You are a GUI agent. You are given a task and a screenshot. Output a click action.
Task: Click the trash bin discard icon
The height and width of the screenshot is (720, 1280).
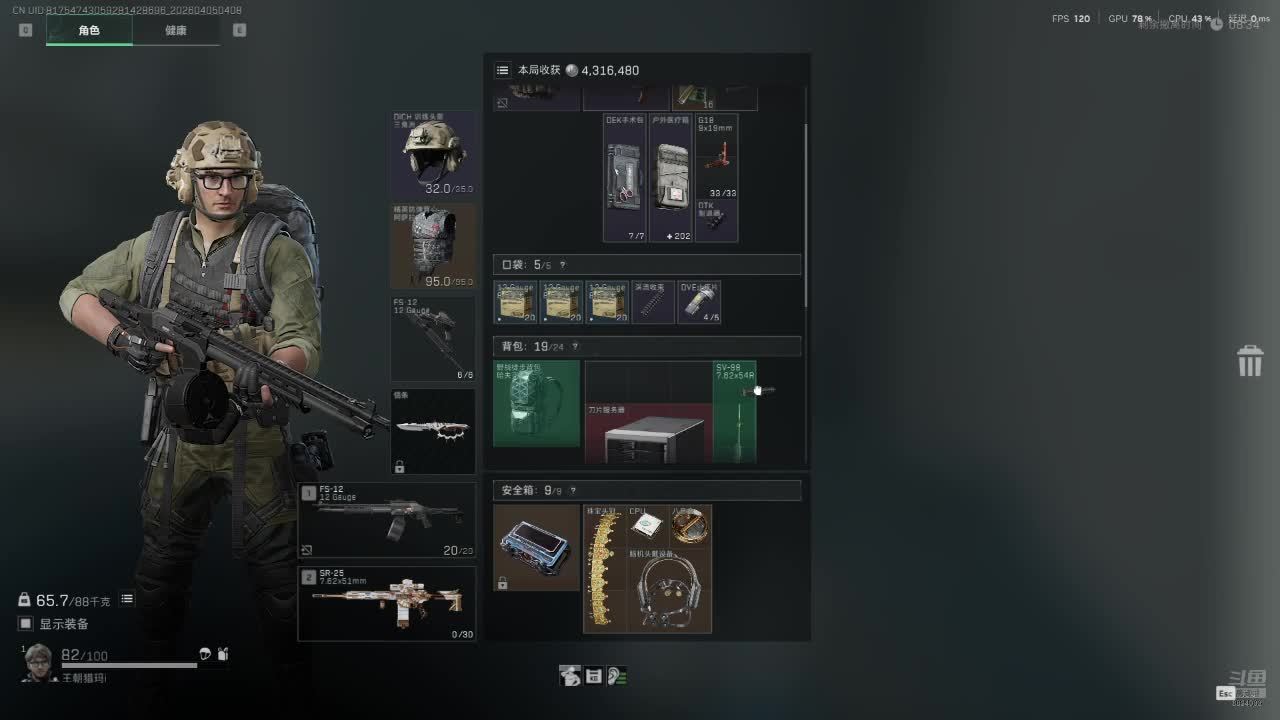pyautogui.click(x=1250, y=361)
